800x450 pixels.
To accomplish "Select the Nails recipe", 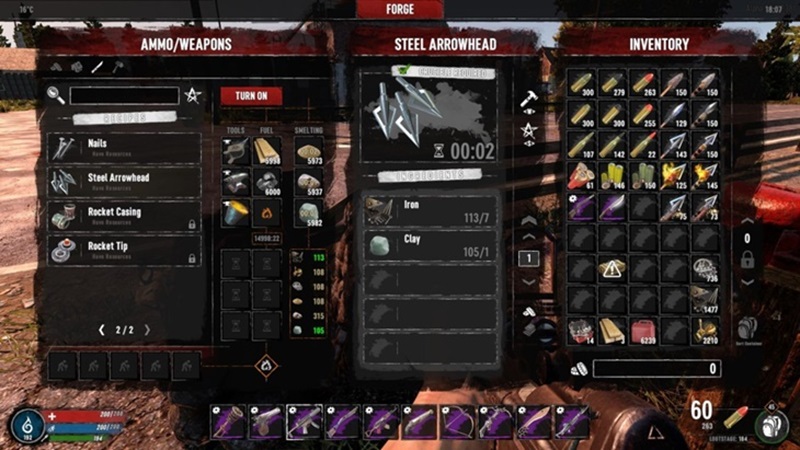I will click(x=124, y=148).
